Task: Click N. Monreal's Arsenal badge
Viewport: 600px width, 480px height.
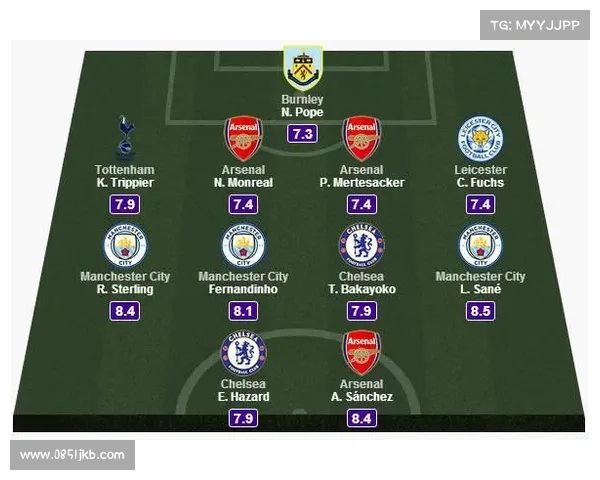Action: [243, 138]
